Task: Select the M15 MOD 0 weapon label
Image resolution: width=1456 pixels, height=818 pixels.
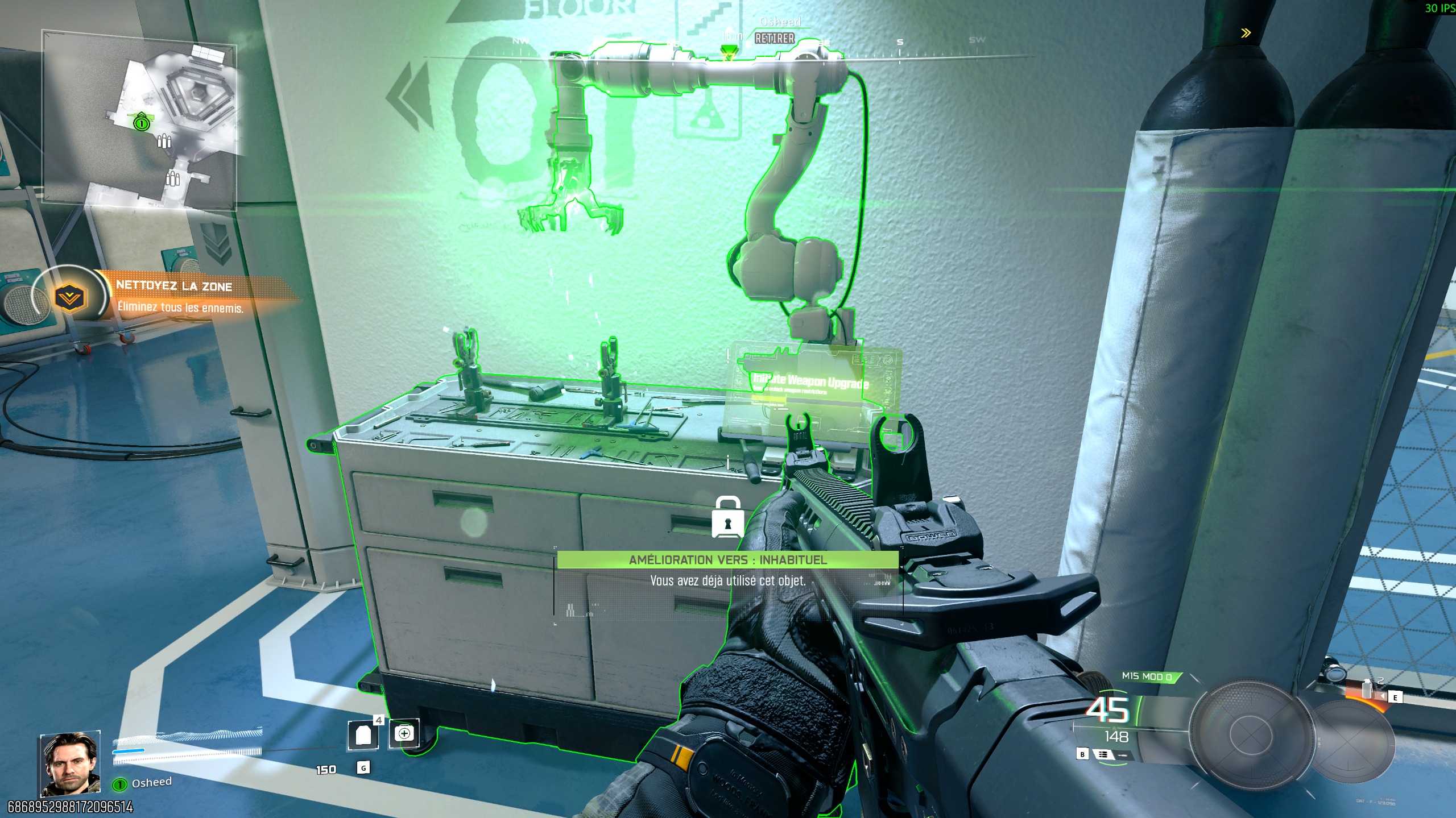Action: coord(1147,676)
